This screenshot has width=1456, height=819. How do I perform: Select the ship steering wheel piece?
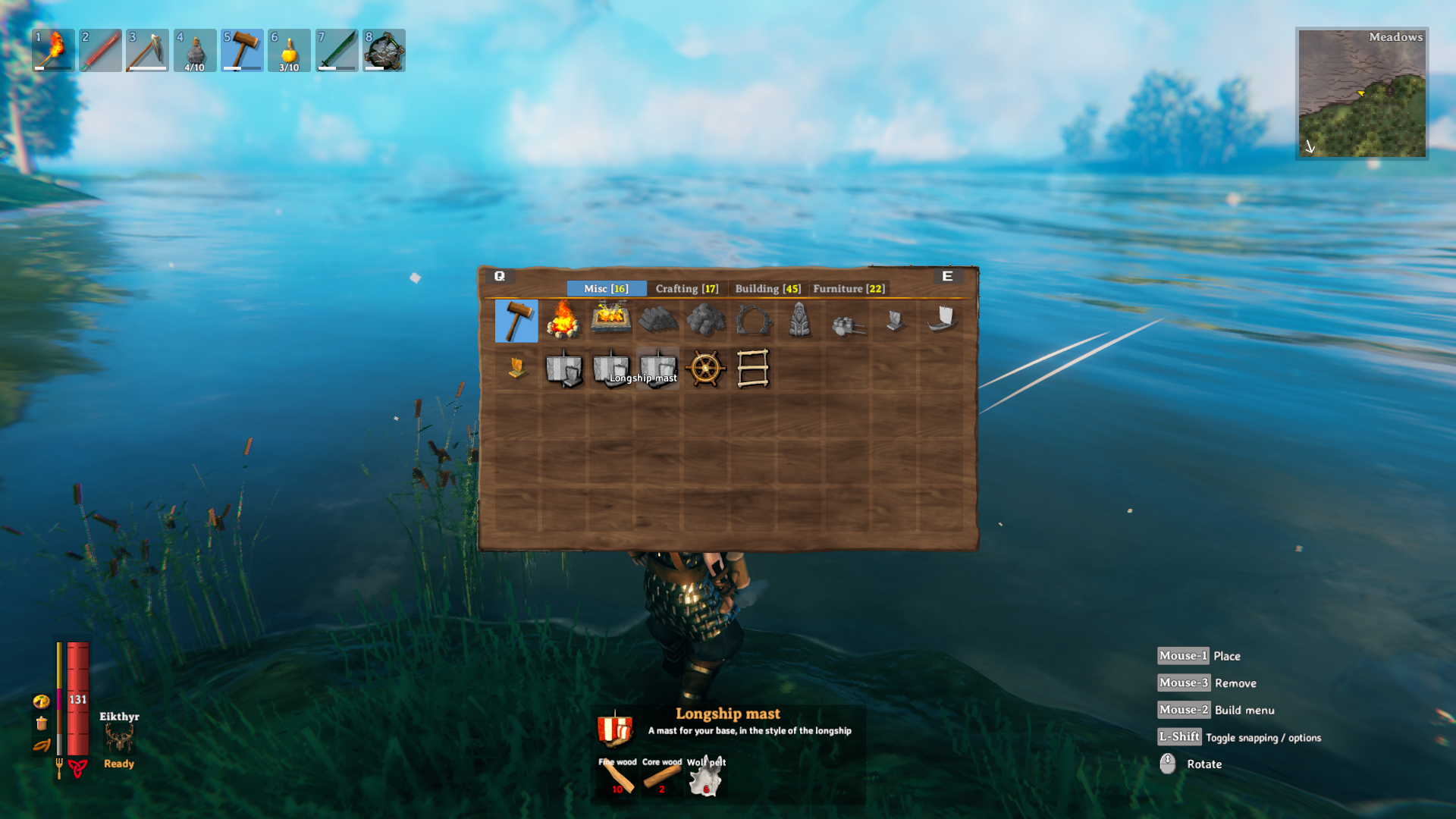(x=704, y=369)
